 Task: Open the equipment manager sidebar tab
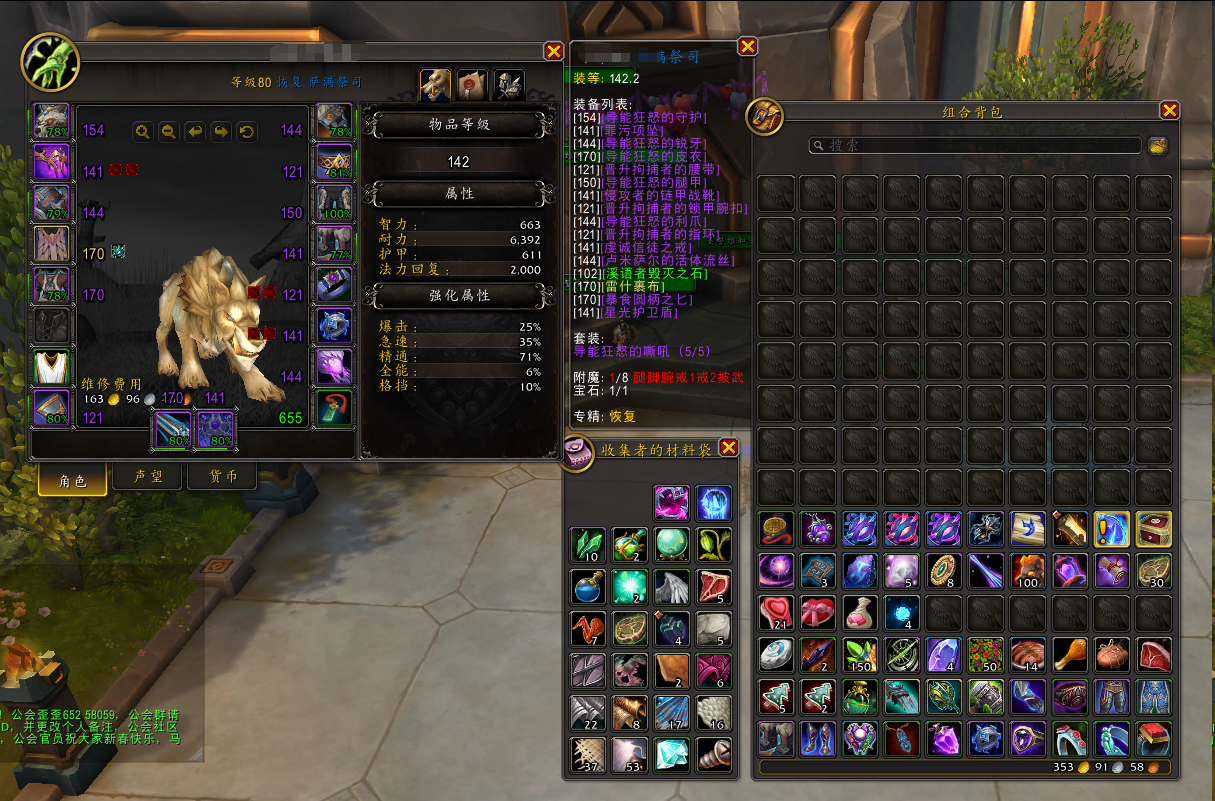click(509, 86)
